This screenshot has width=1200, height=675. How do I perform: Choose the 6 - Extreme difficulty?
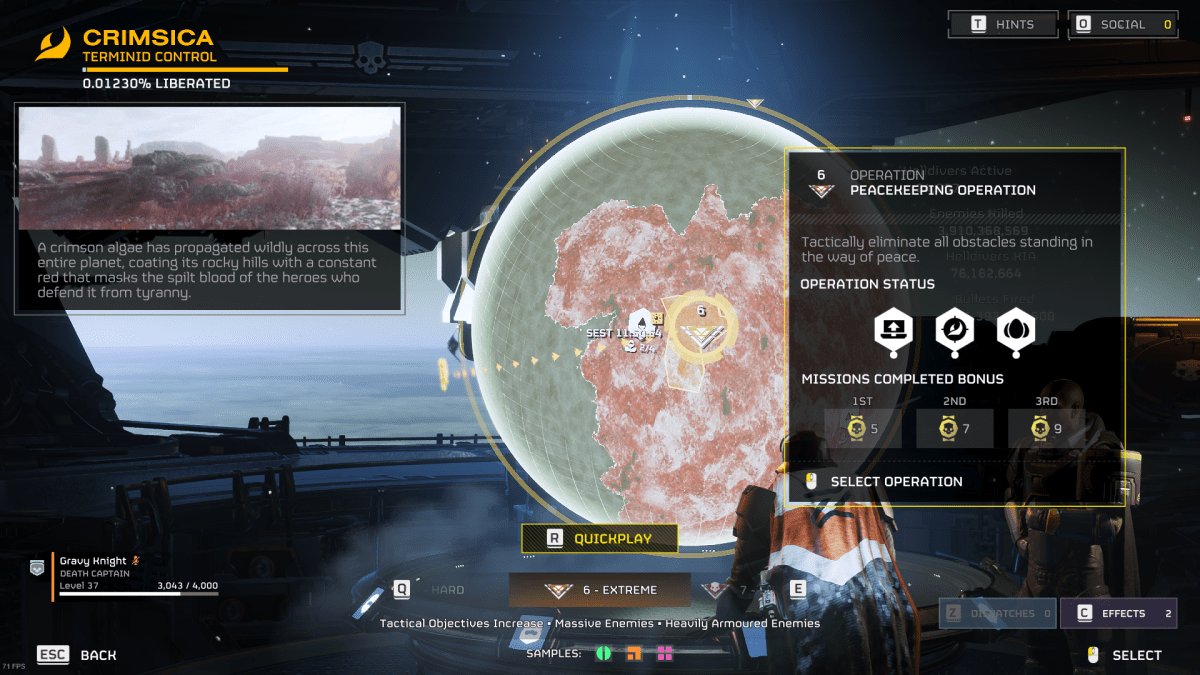coord(600,590)
